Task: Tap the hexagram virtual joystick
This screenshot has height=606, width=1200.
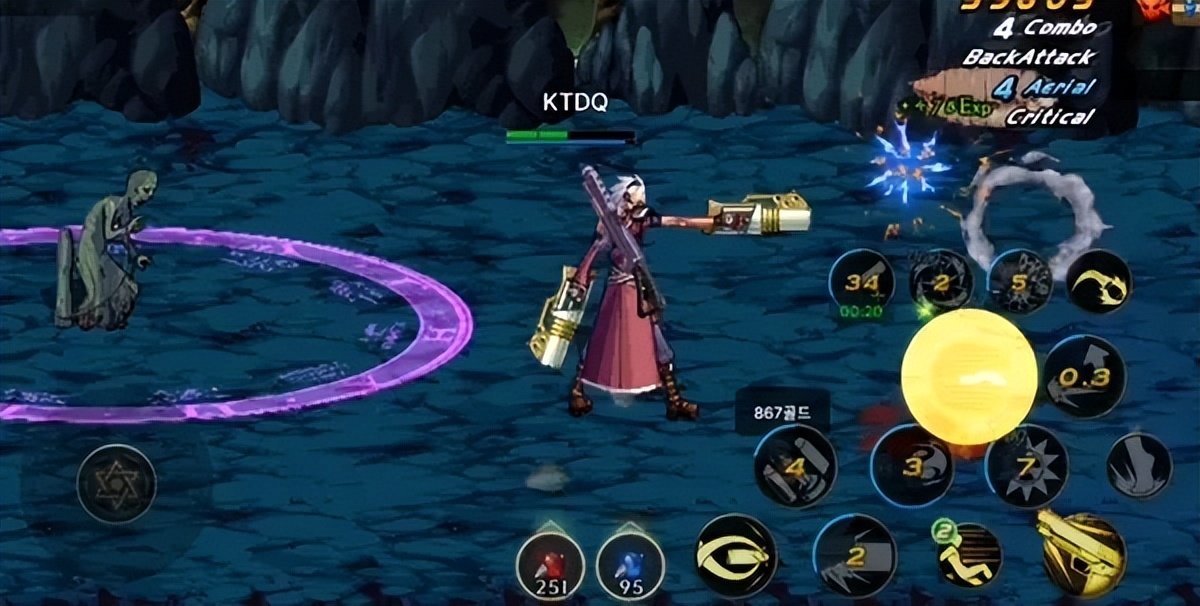Action: pos(117,484)
